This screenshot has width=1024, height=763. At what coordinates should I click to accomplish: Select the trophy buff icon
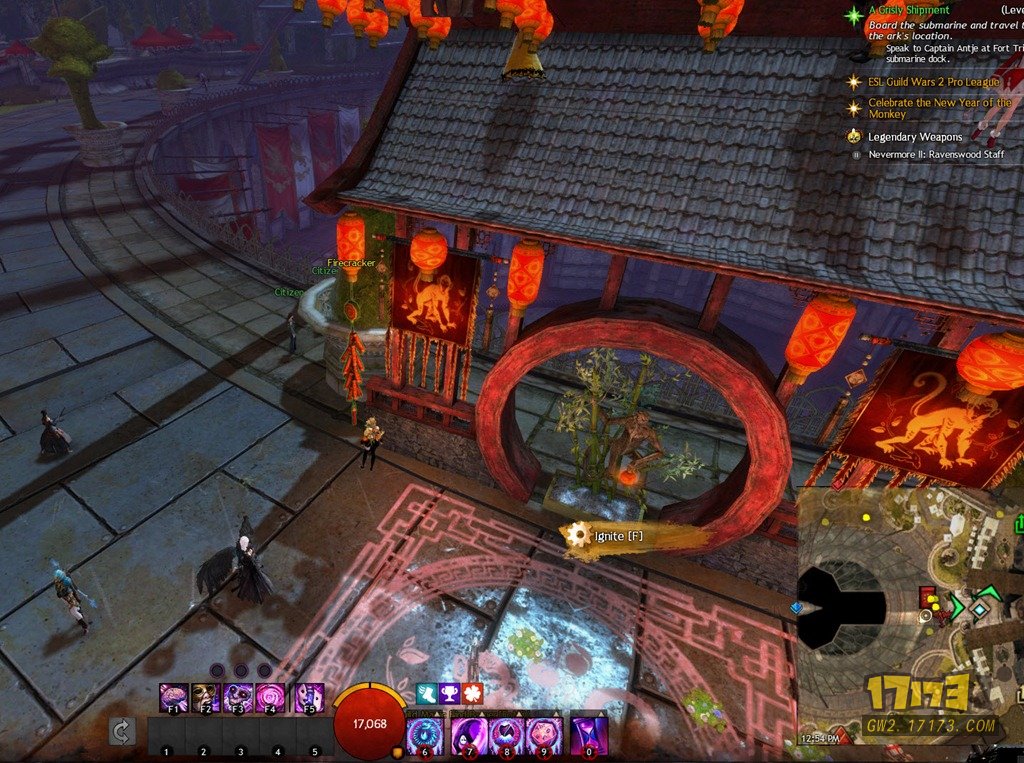(450, 693)
